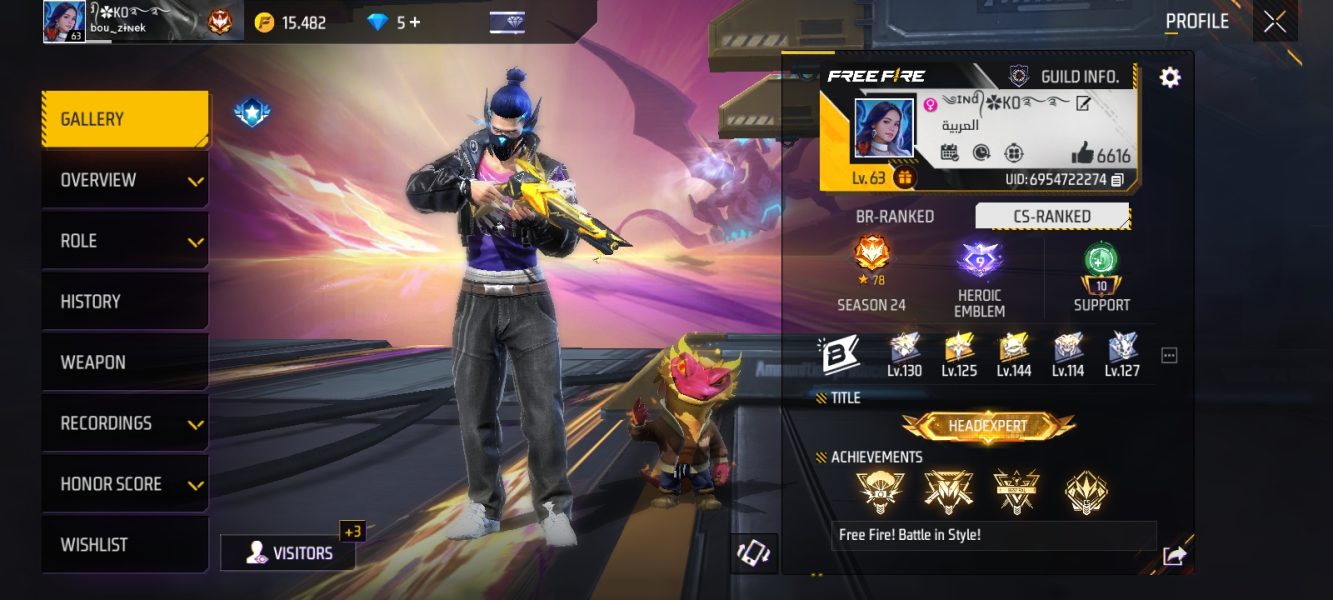
Task: Show more weapon levels via ellipsis button
Action: tap(1169, 355)
